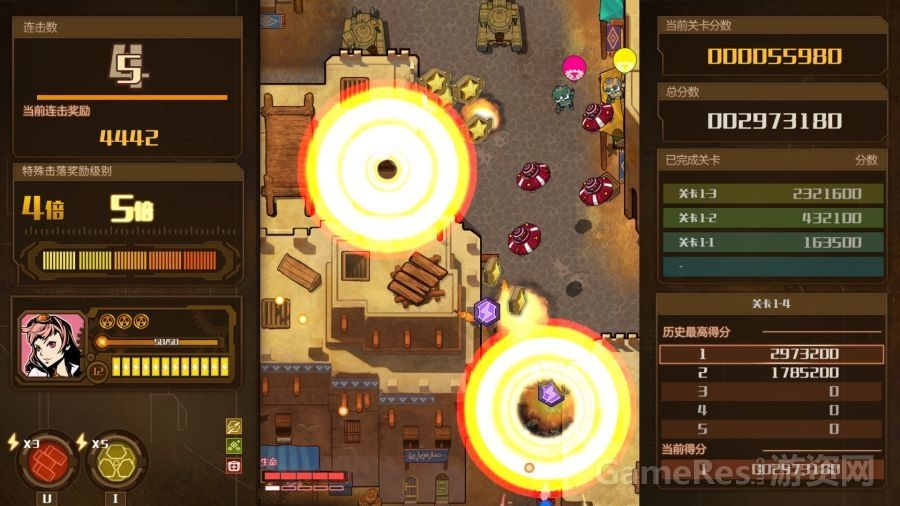
Task: Select the completed stage 1-2 row
Action: (772, 218)
